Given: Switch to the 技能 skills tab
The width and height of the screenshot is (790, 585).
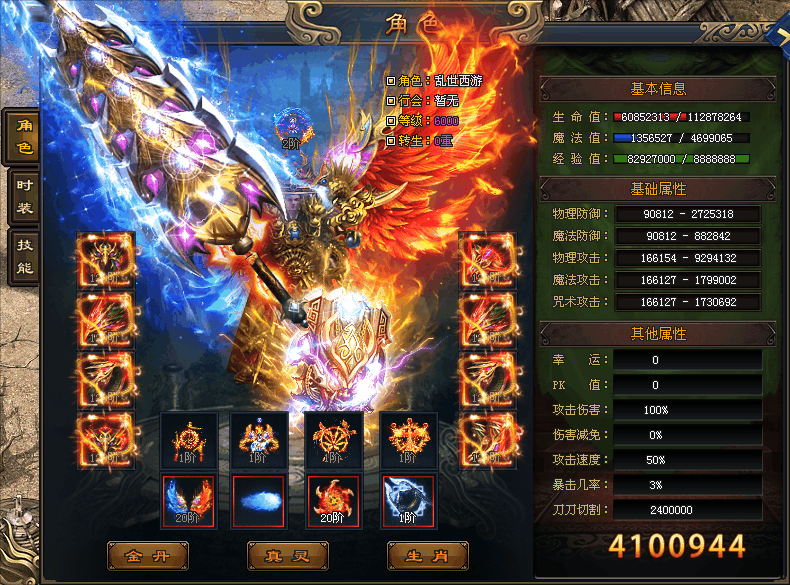Looking at the screenshot, I should click(23, 255).
